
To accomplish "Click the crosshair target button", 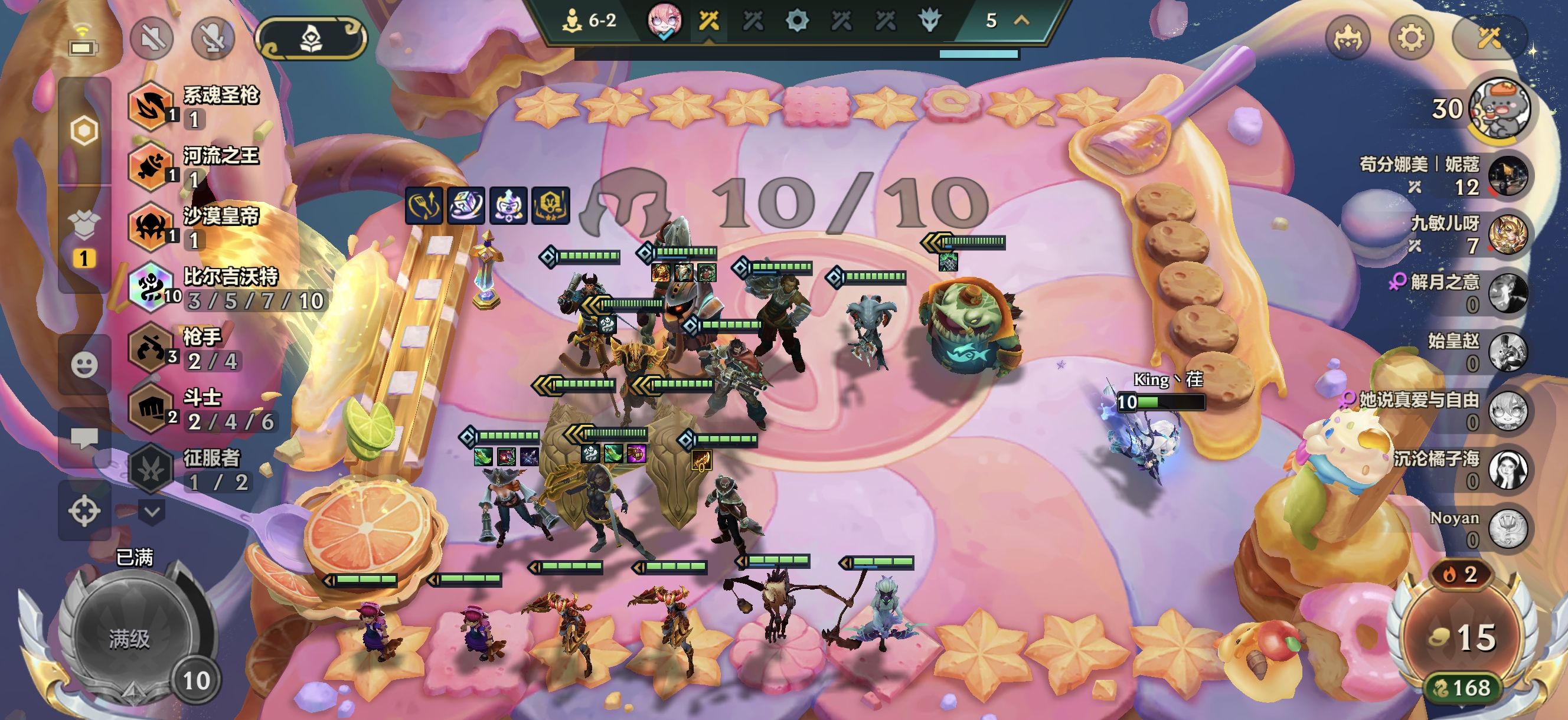I will coord(84,510).
